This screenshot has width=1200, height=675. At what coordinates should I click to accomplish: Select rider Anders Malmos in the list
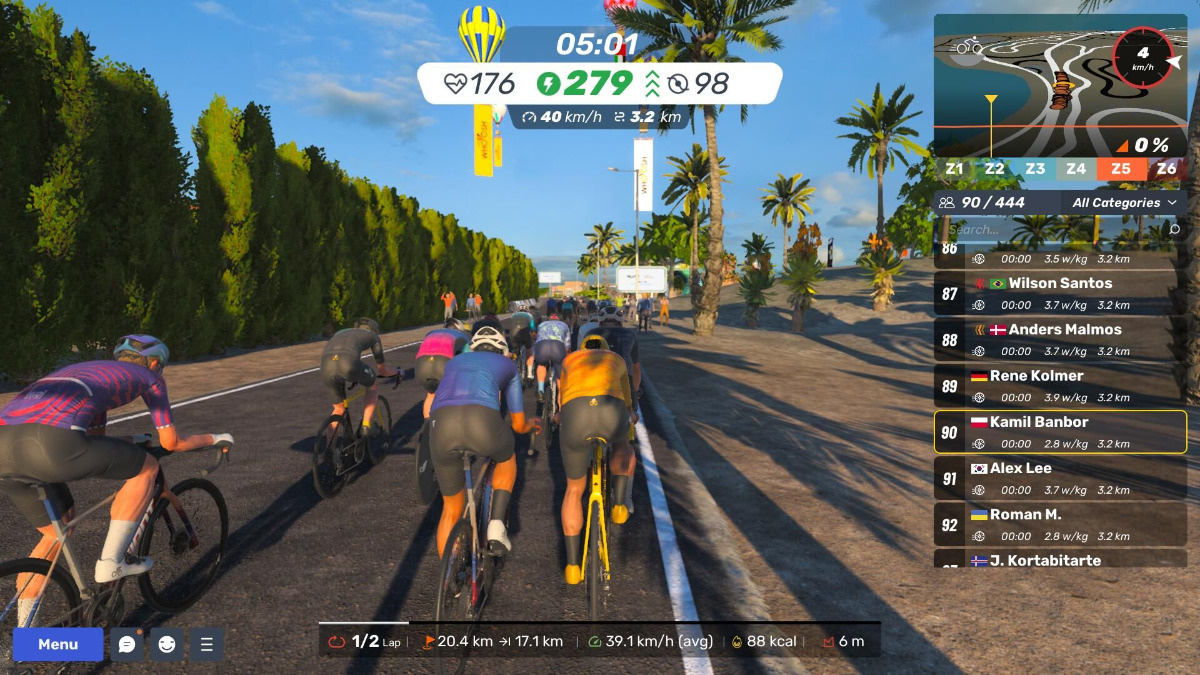[x=1060, y=340]
